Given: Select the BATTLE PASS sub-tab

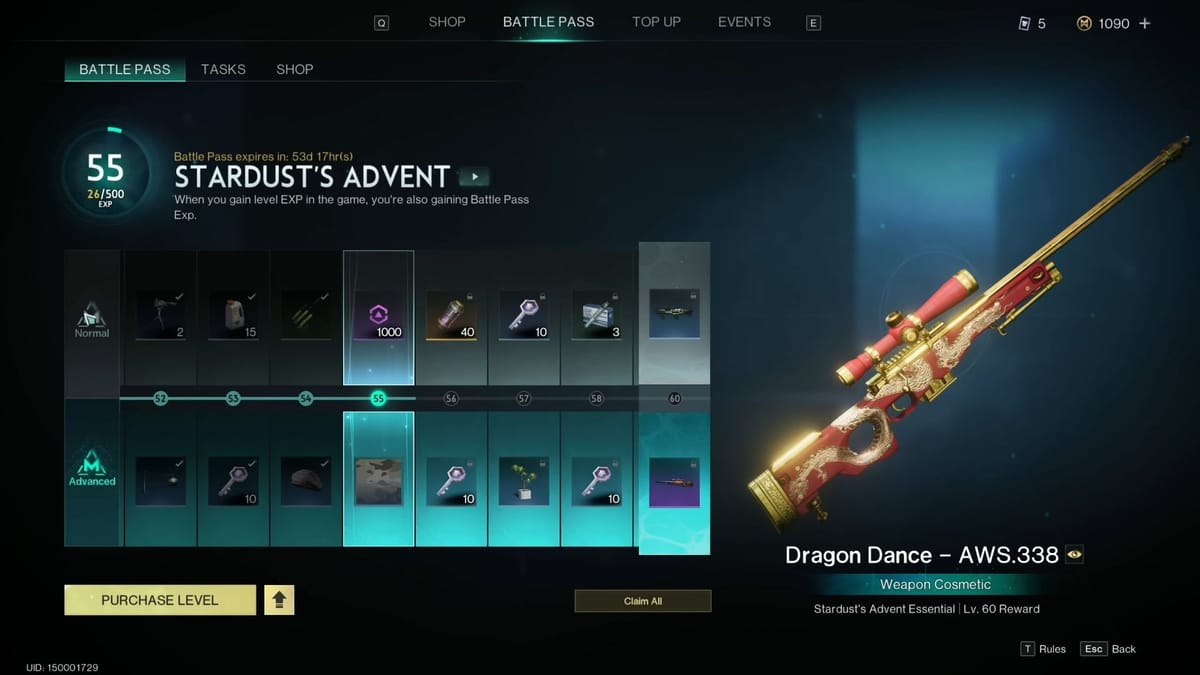Looking at the screenshot, I should pyautogui.click(x=125, y=69).
